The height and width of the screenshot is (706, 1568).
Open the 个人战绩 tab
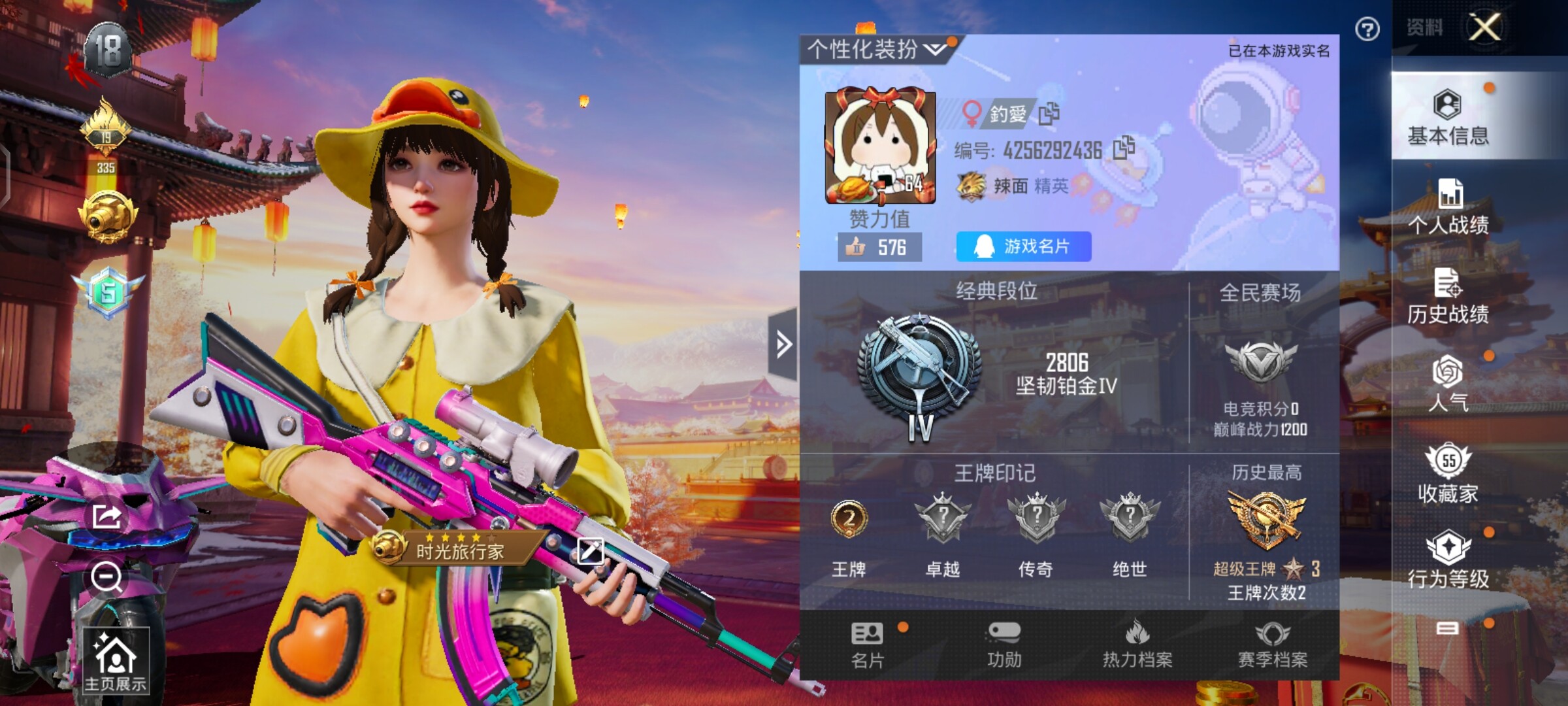pos(1448,207)
